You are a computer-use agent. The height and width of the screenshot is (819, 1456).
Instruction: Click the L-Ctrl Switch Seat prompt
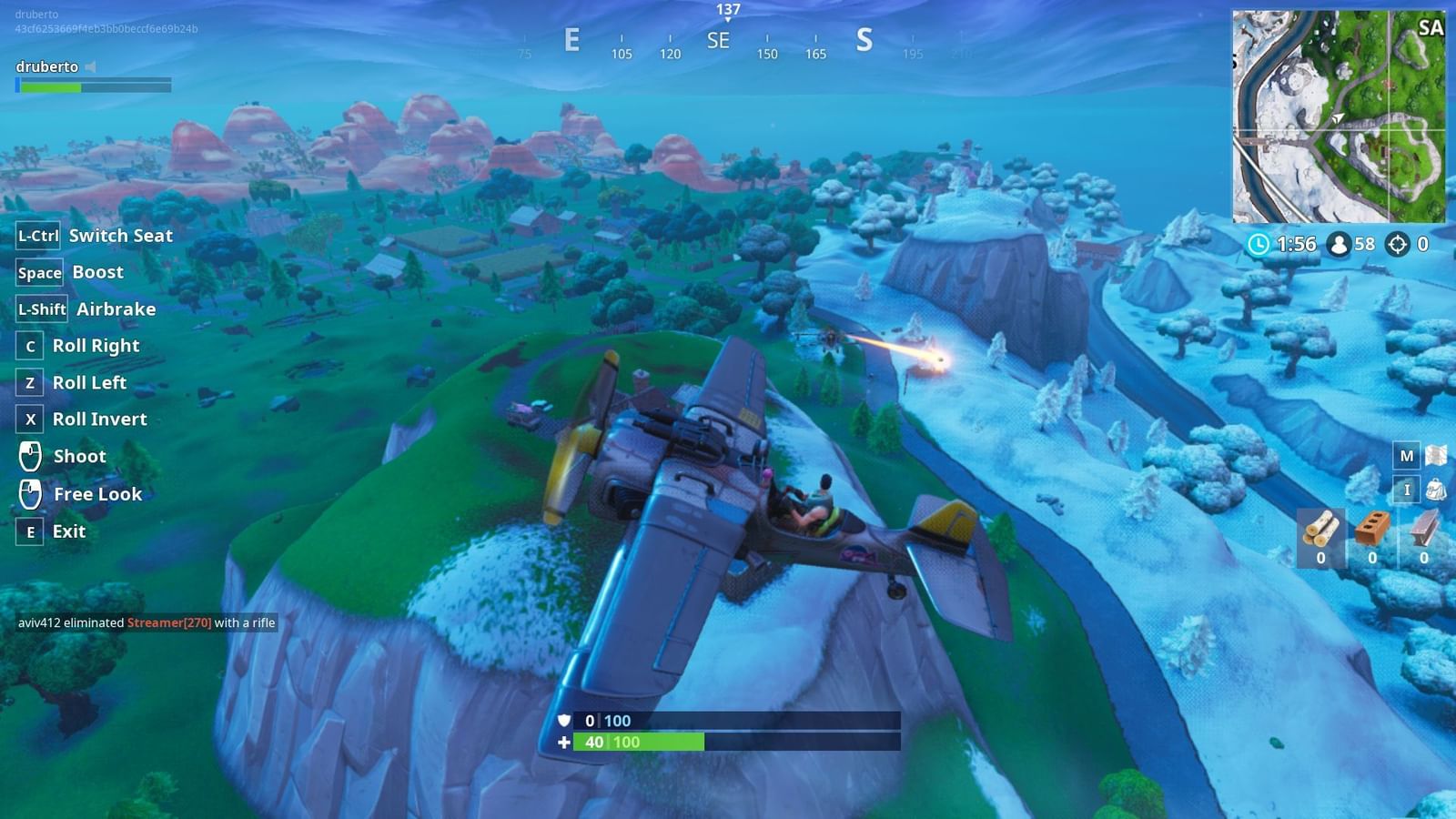pyautogui.click(x=37, y=235)
